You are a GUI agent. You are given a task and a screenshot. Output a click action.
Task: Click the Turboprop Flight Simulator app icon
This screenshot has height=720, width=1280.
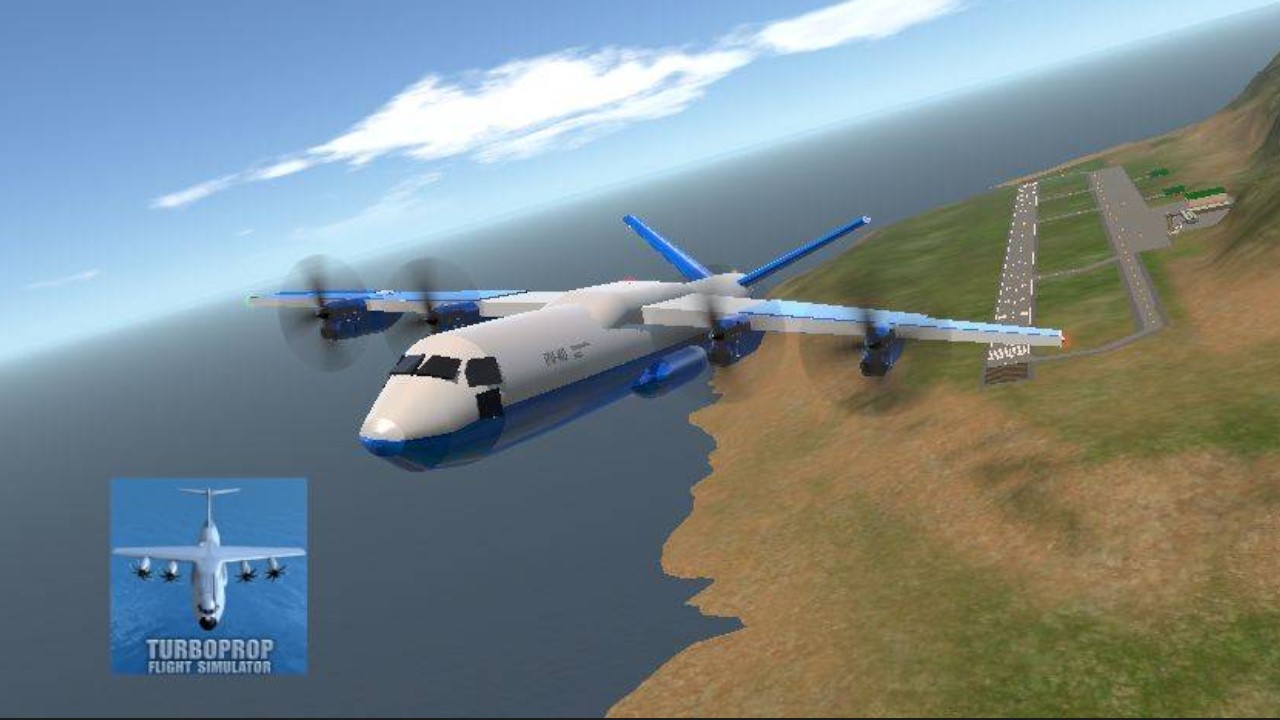click(208, 576)
